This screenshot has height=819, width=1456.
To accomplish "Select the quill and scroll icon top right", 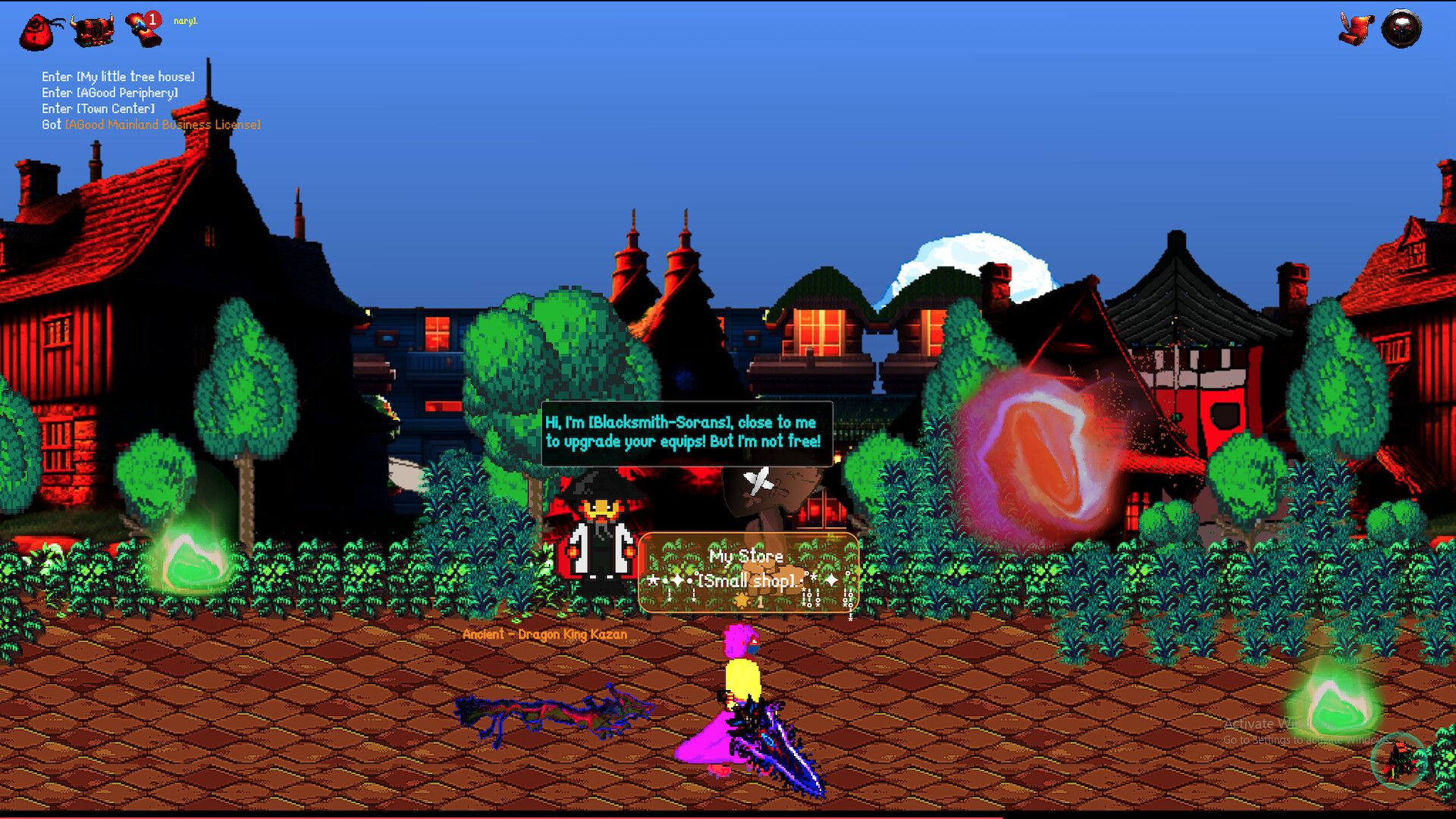I will tap(1357, 29).
